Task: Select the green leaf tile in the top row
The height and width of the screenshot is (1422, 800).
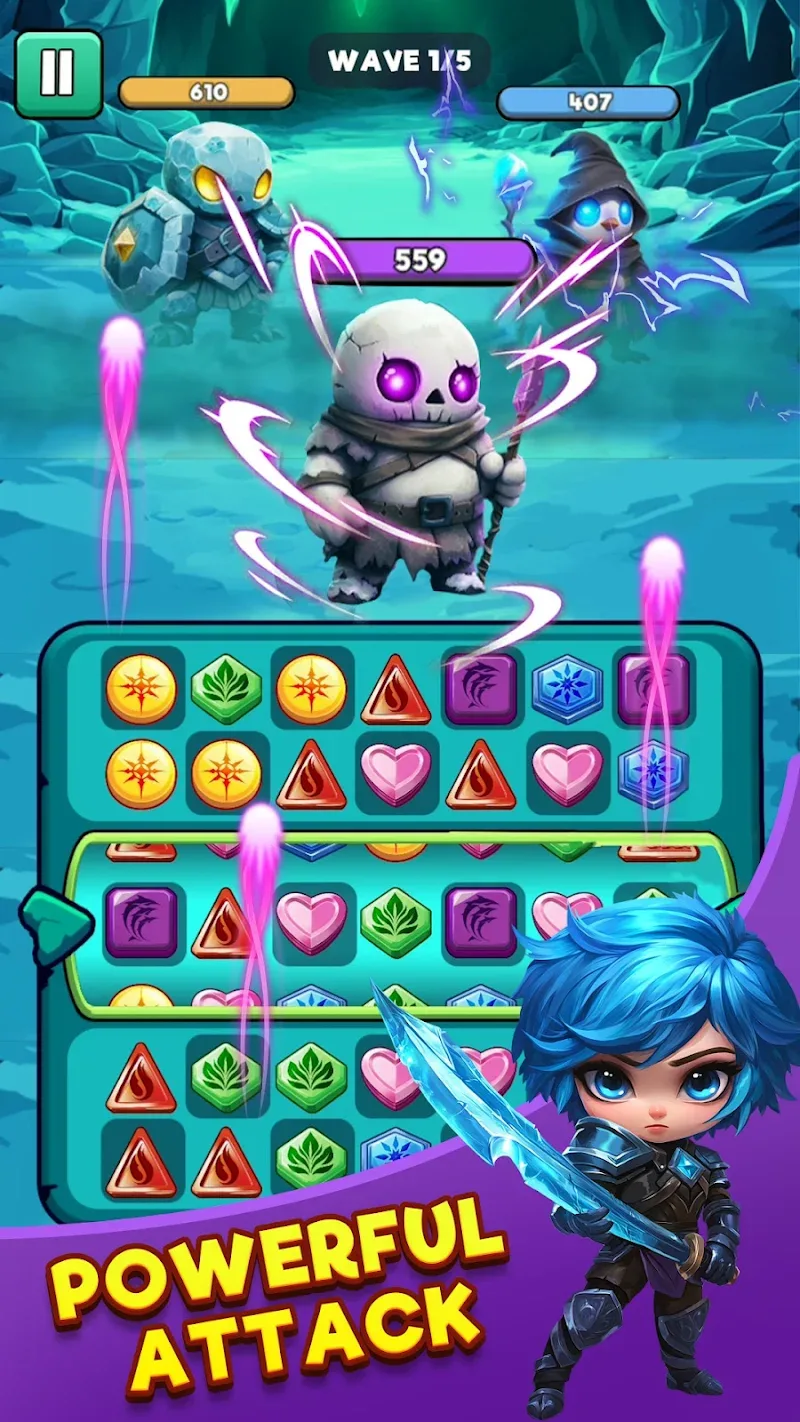Action: (x=226, y=689)
